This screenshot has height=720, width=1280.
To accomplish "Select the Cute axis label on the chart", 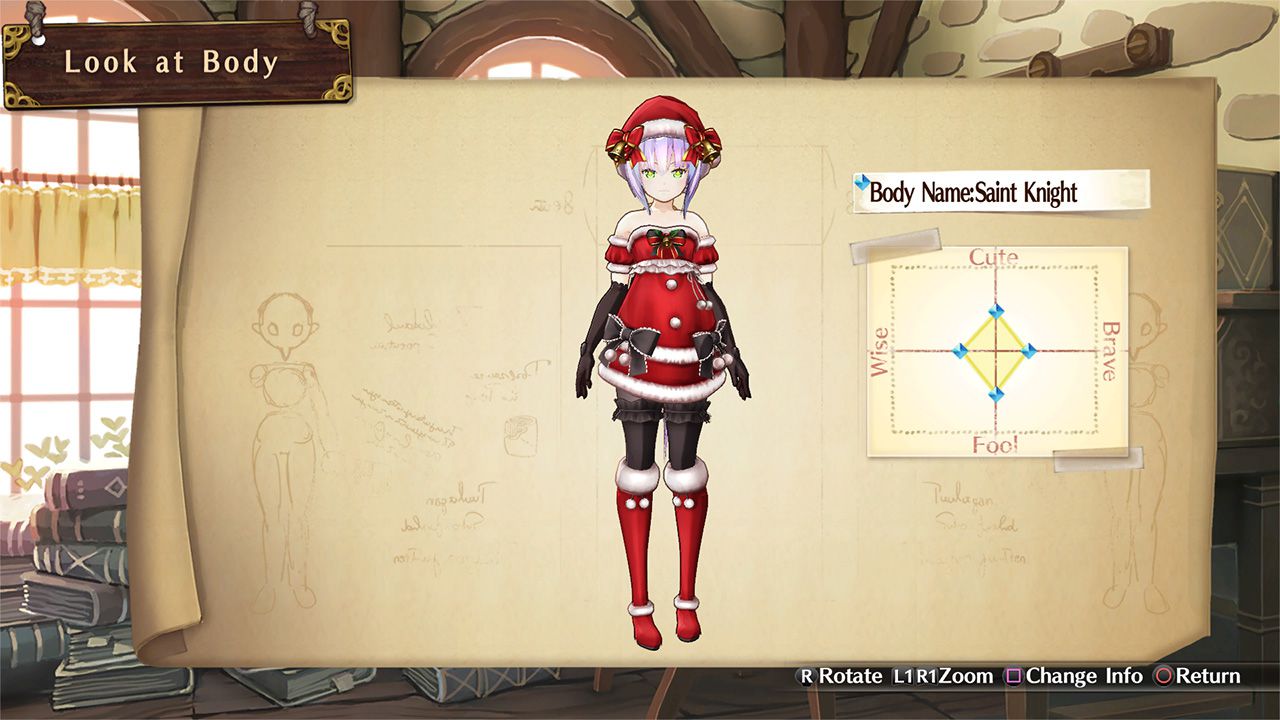I will (x=993, y=257).
